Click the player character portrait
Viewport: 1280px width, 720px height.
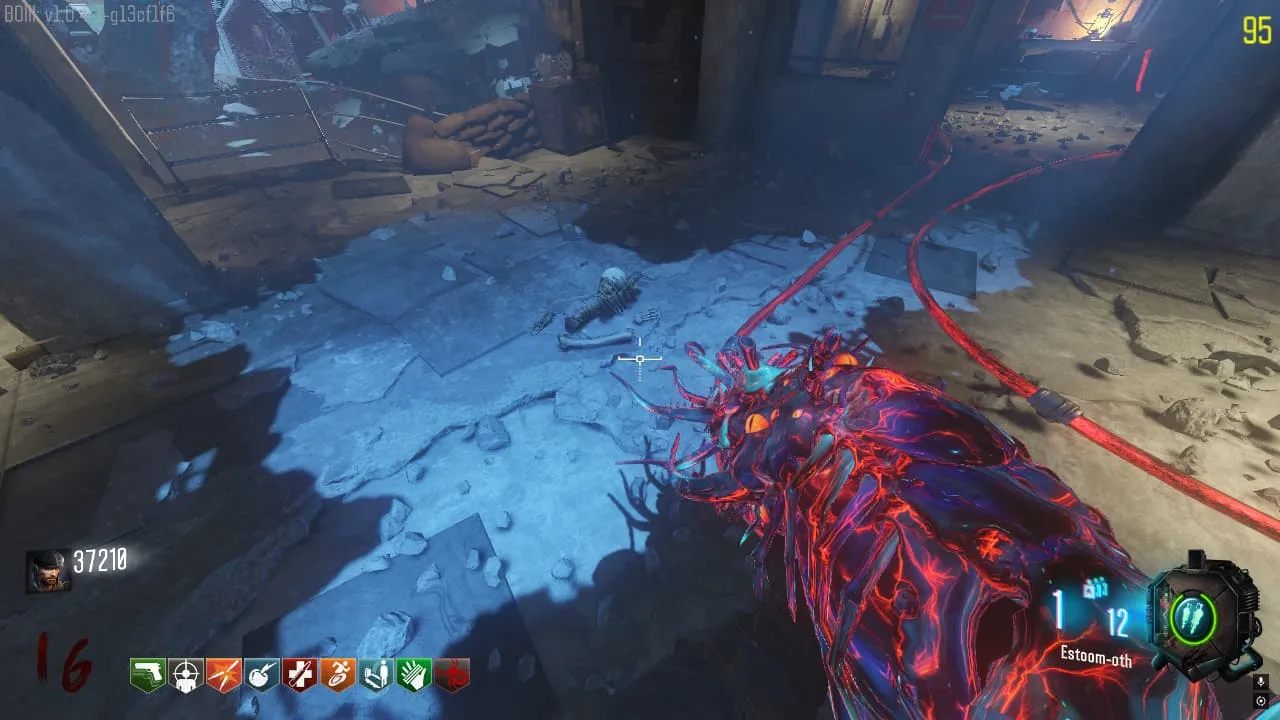[48, 571]
